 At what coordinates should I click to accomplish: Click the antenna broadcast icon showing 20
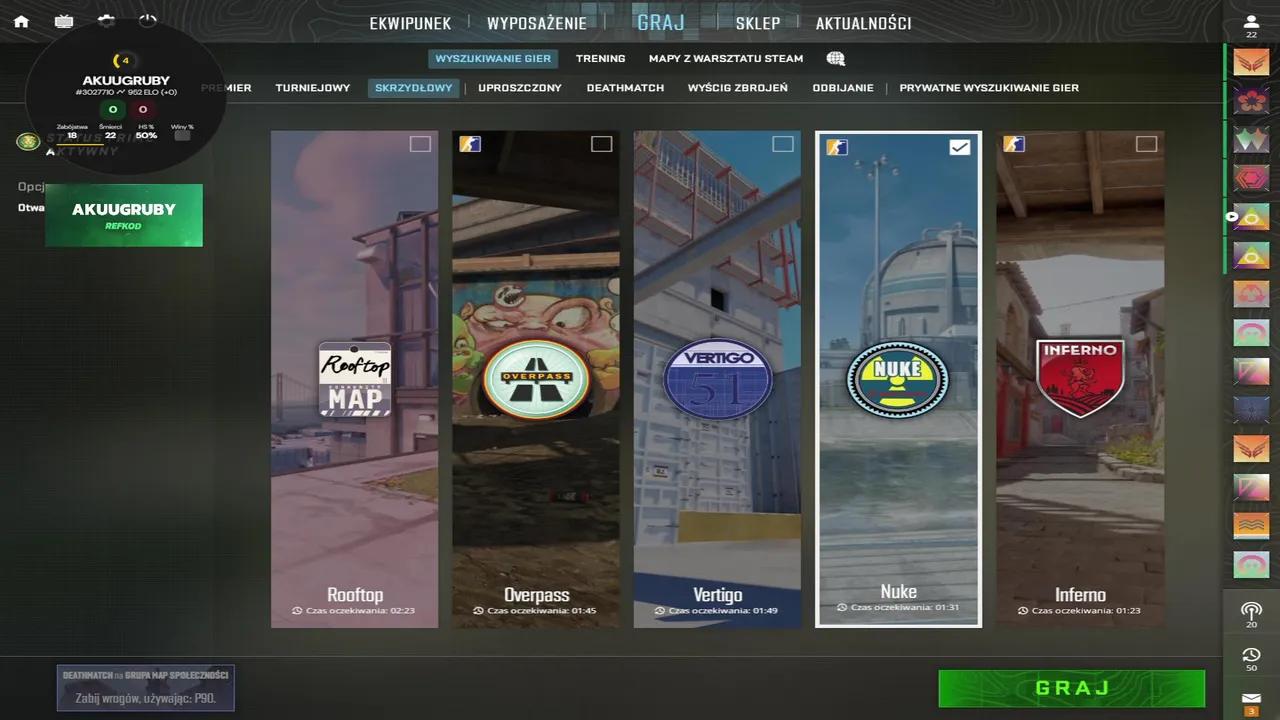pos(1251,611)
